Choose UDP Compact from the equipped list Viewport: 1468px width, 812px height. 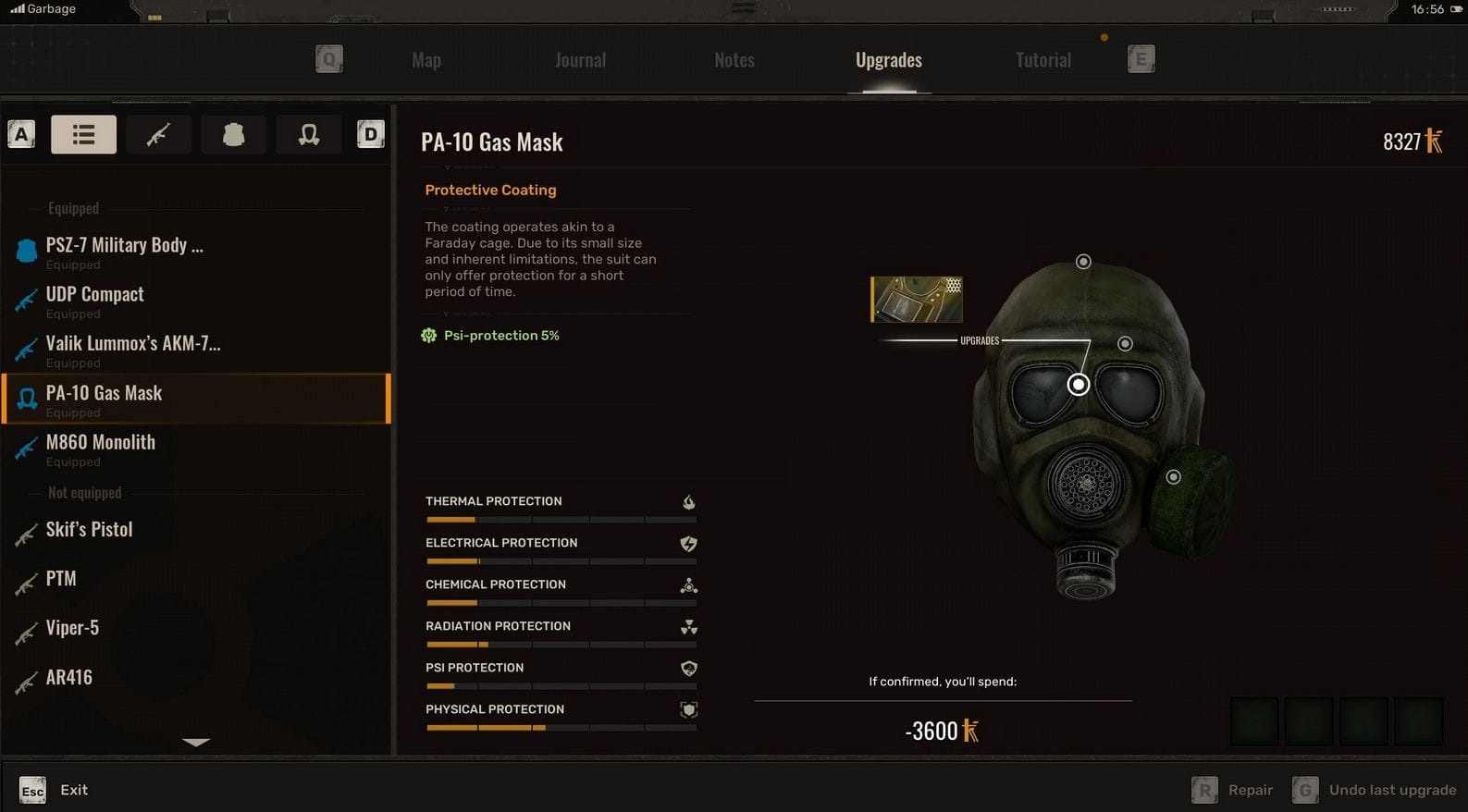point(95,295)
